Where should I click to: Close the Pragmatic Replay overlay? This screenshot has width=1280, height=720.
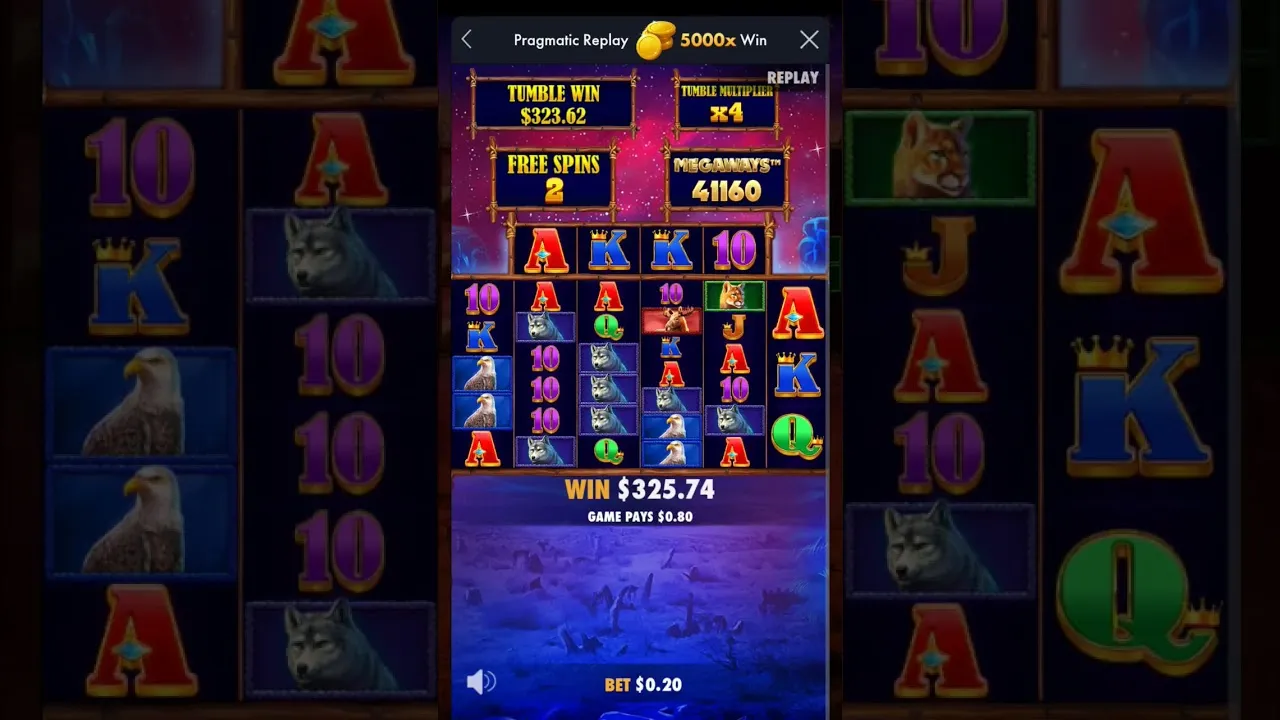pyautogui.click(x=809, y=40)
